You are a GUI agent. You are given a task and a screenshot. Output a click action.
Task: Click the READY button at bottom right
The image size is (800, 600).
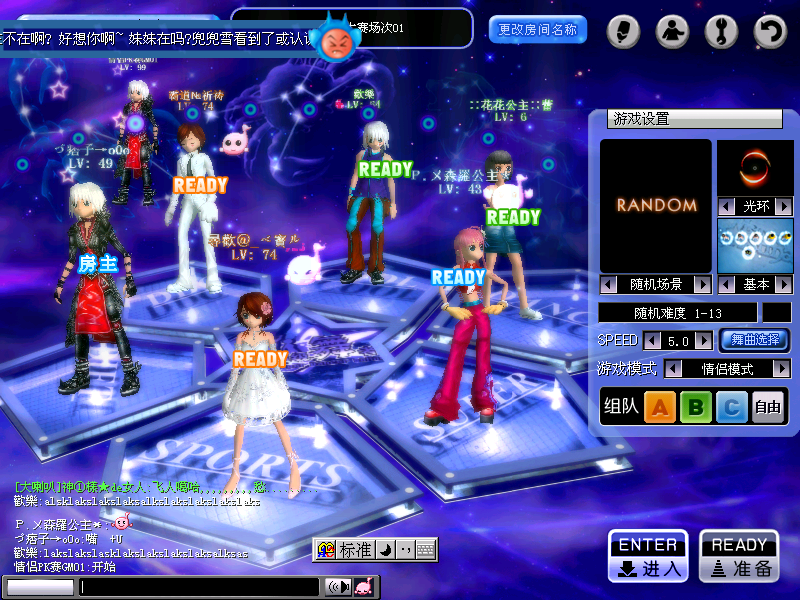point(739,556)
